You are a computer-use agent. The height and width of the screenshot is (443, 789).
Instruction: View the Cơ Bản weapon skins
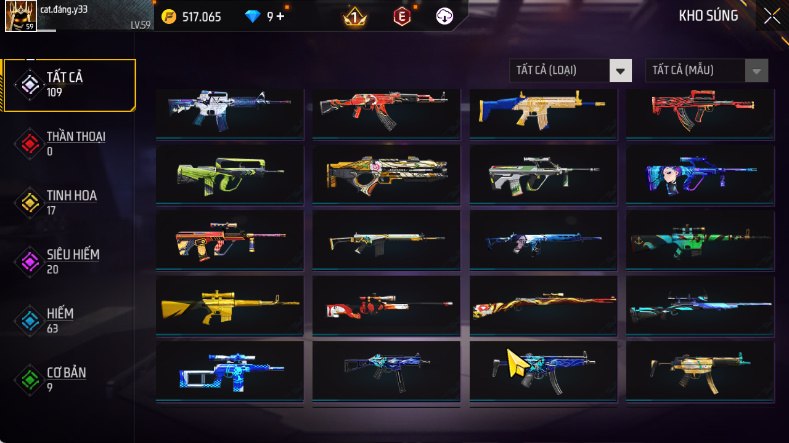pos(68,379)
